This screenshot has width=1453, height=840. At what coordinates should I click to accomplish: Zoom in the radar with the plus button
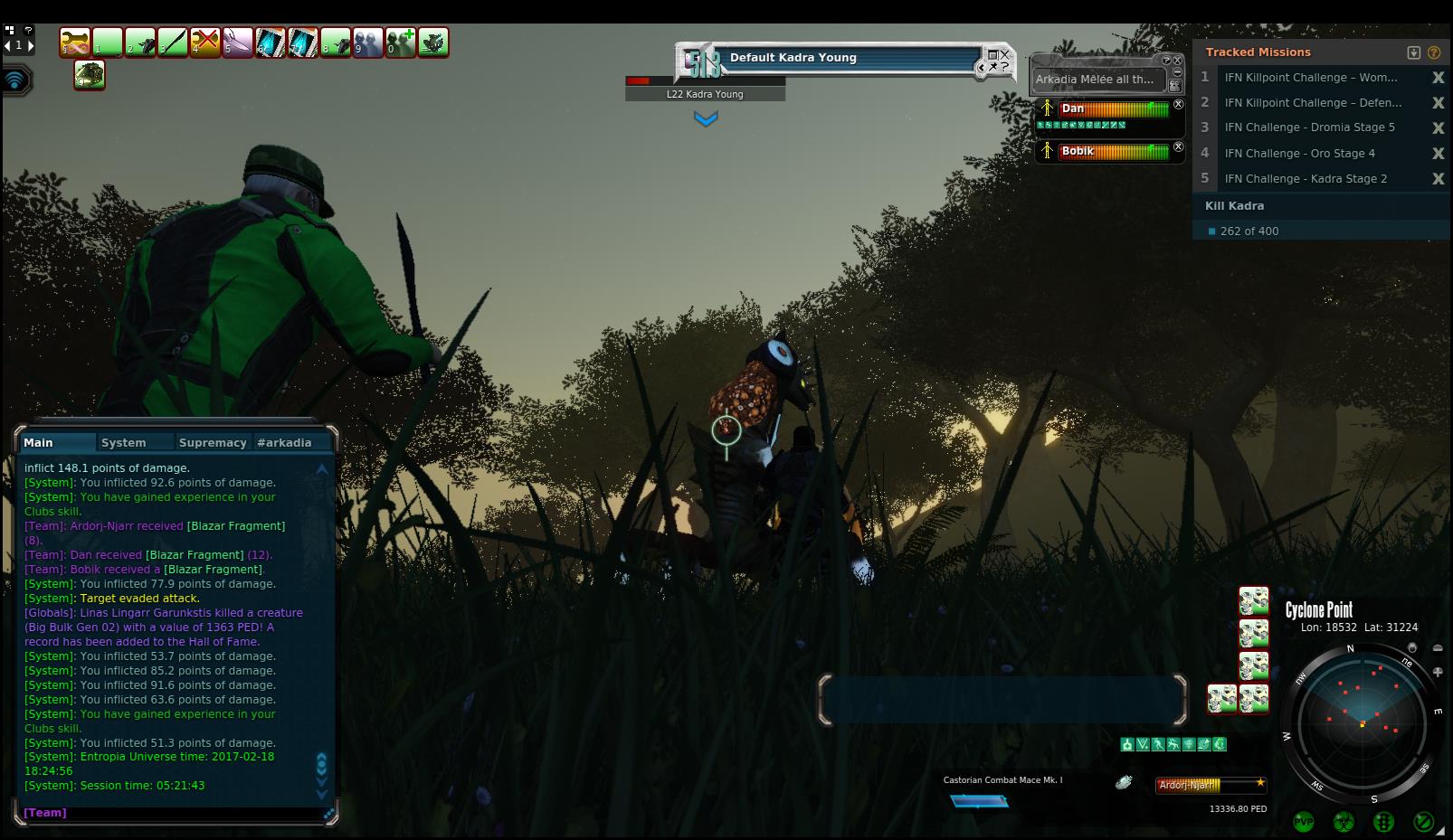1438,672
